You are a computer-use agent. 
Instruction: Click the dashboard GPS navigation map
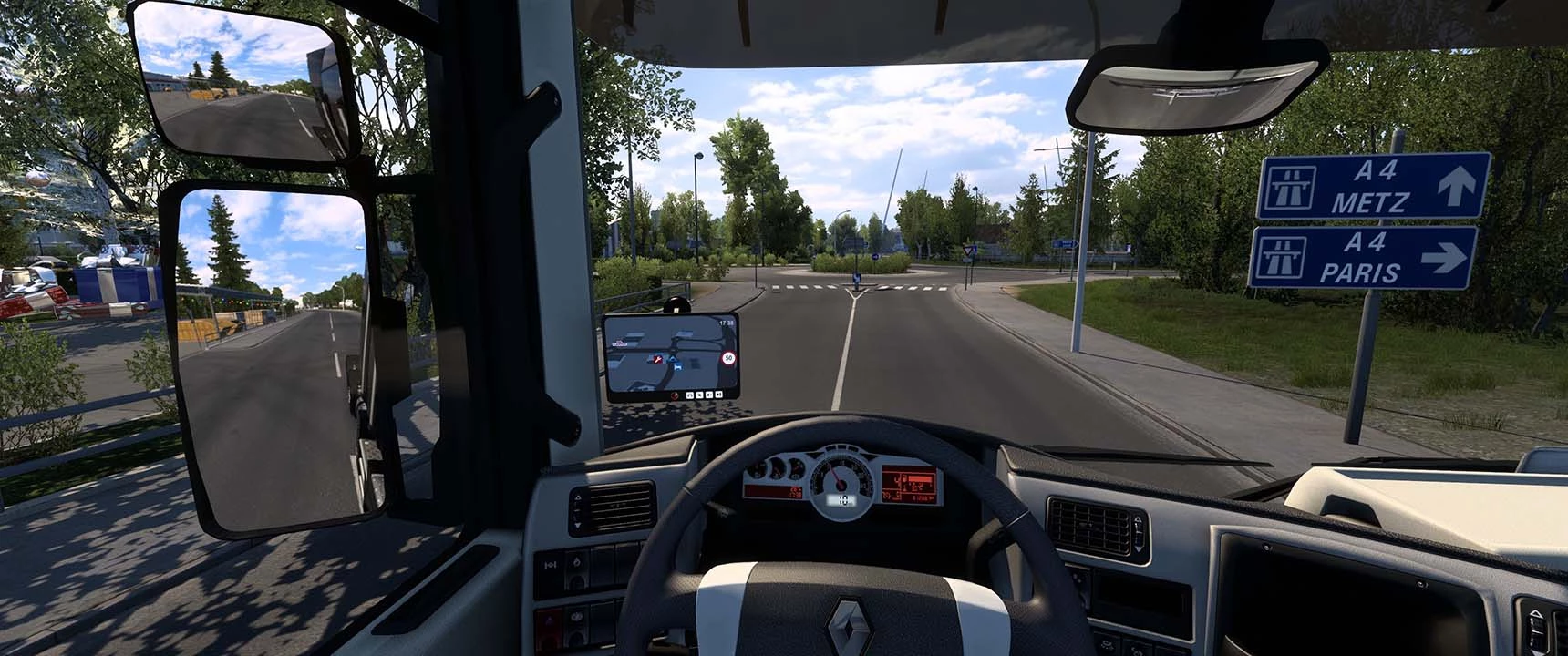coord(670,356)
